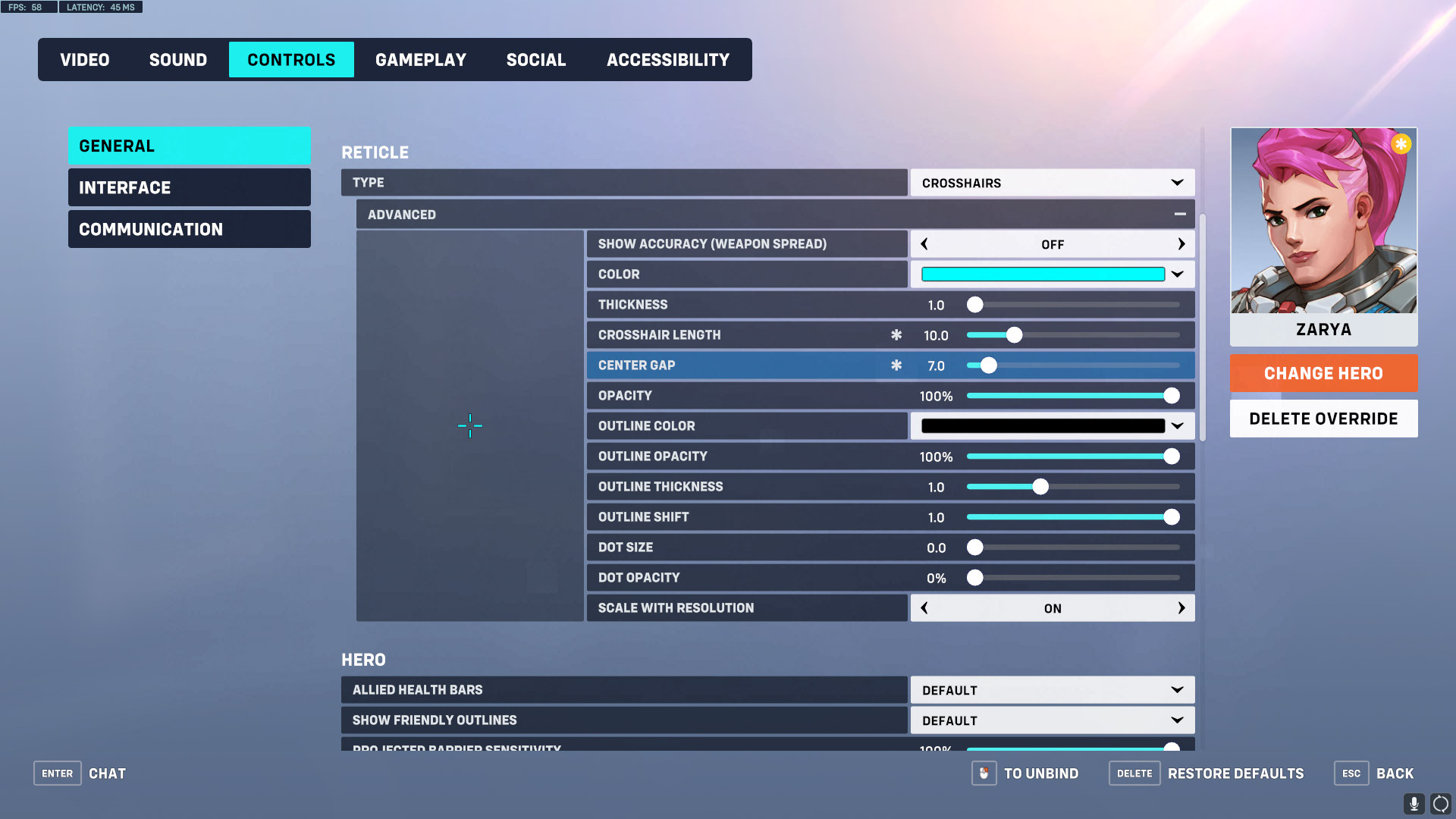Turn off Scale With Resolution
1456x819 pixels.
924,607
